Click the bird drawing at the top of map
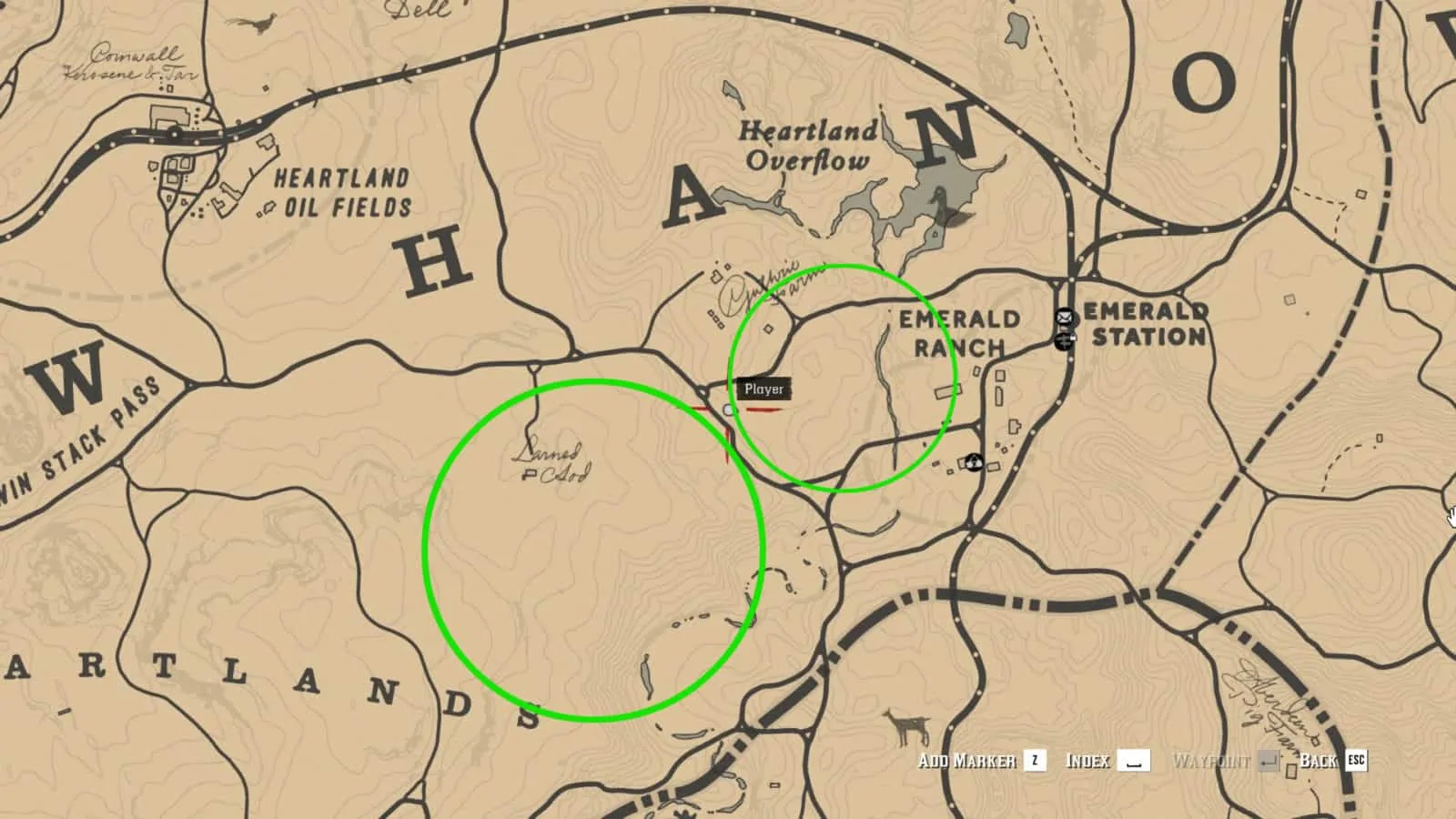This screenshot has height=819, width=1456. pyautogui.click(x=264, y=21)
